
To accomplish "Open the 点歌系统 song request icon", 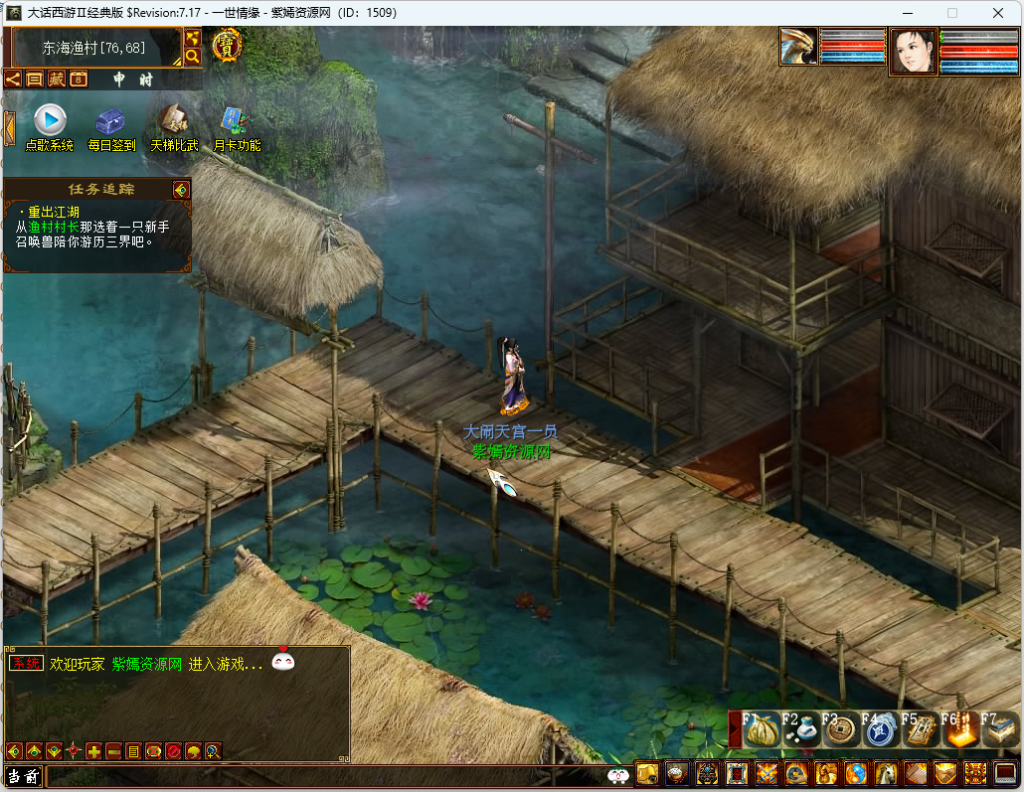I will point(50,121).
